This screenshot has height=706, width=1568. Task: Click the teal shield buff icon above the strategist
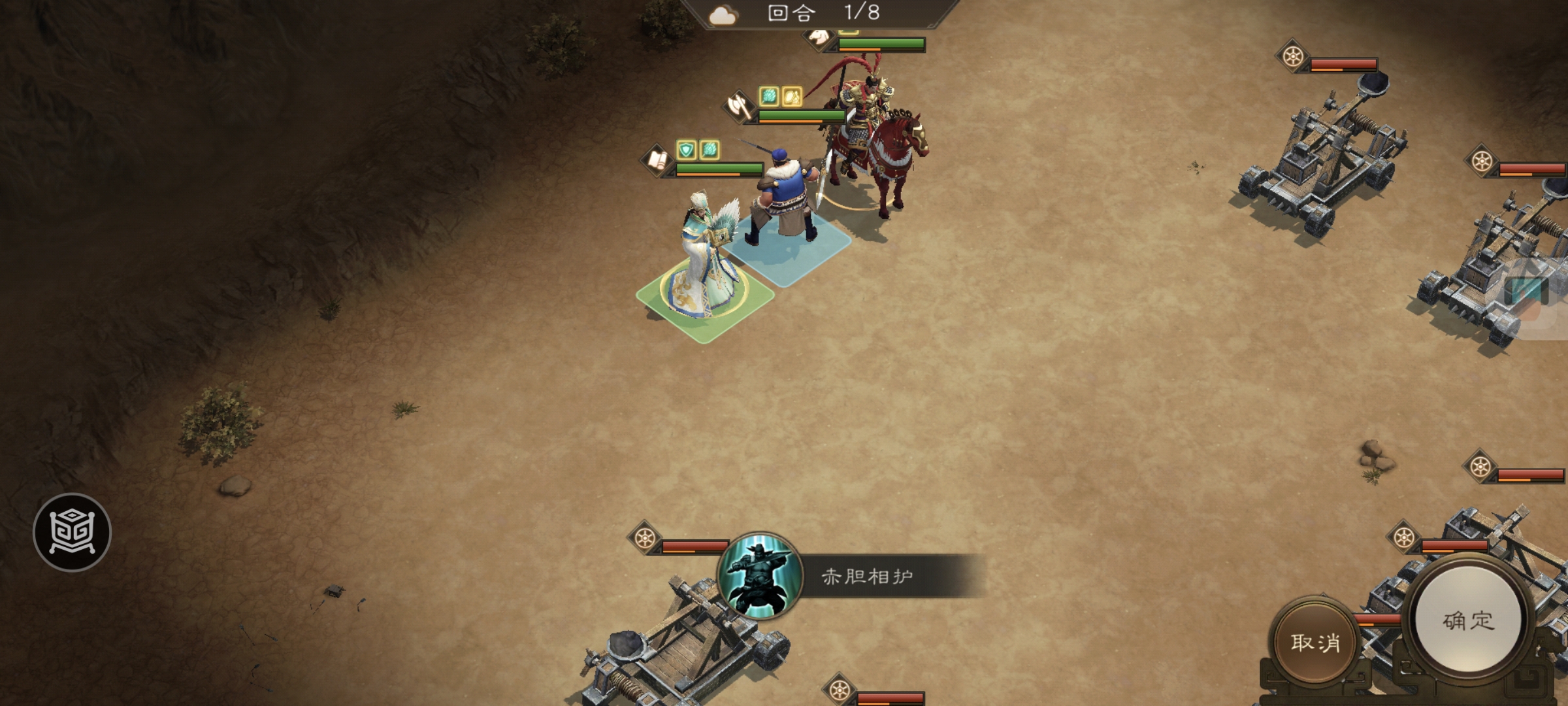(x=687, y=149)
